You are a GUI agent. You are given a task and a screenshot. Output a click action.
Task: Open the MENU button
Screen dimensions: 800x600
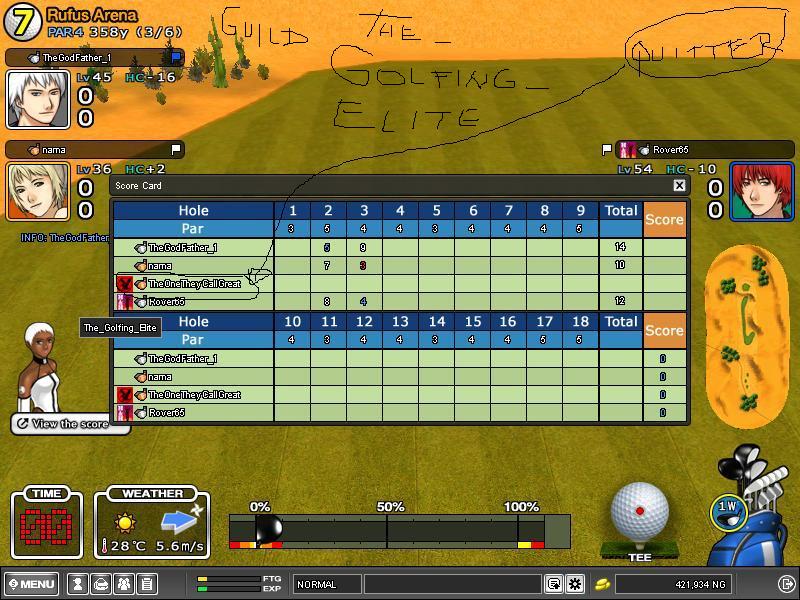pos(31,584)
